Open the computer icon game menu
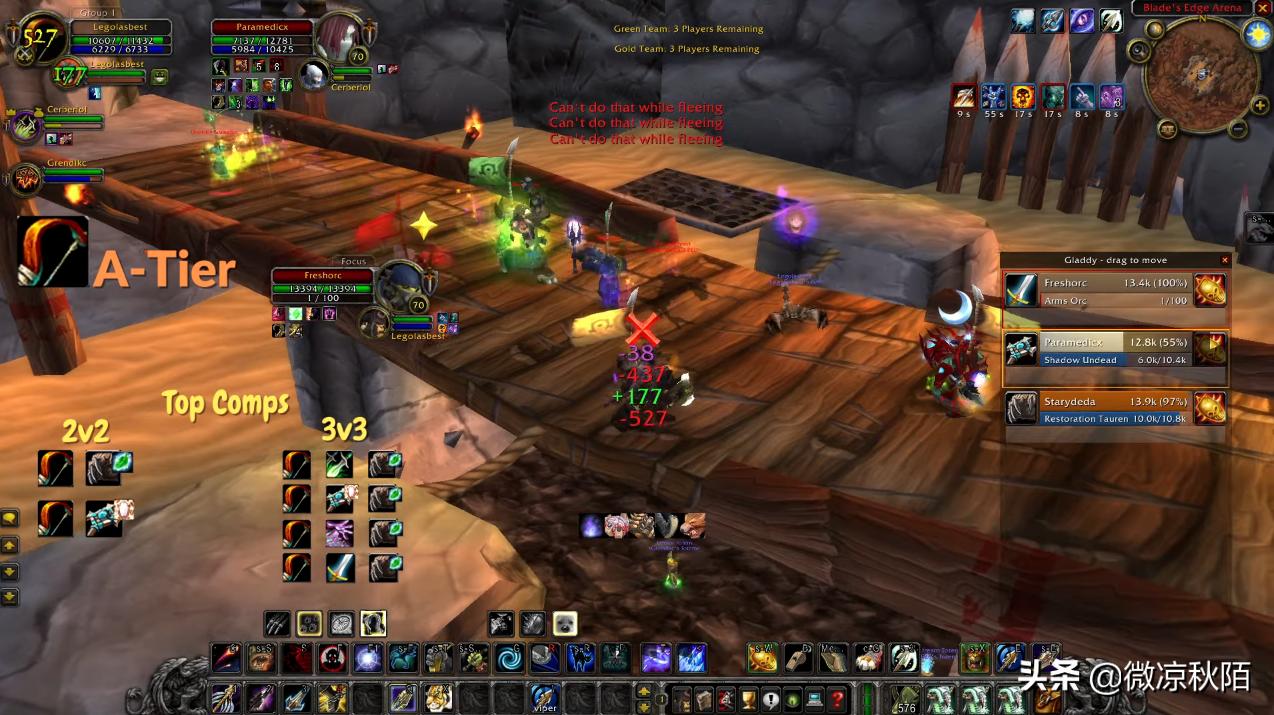The image size is (1274, 715). [x=815, y=698]
